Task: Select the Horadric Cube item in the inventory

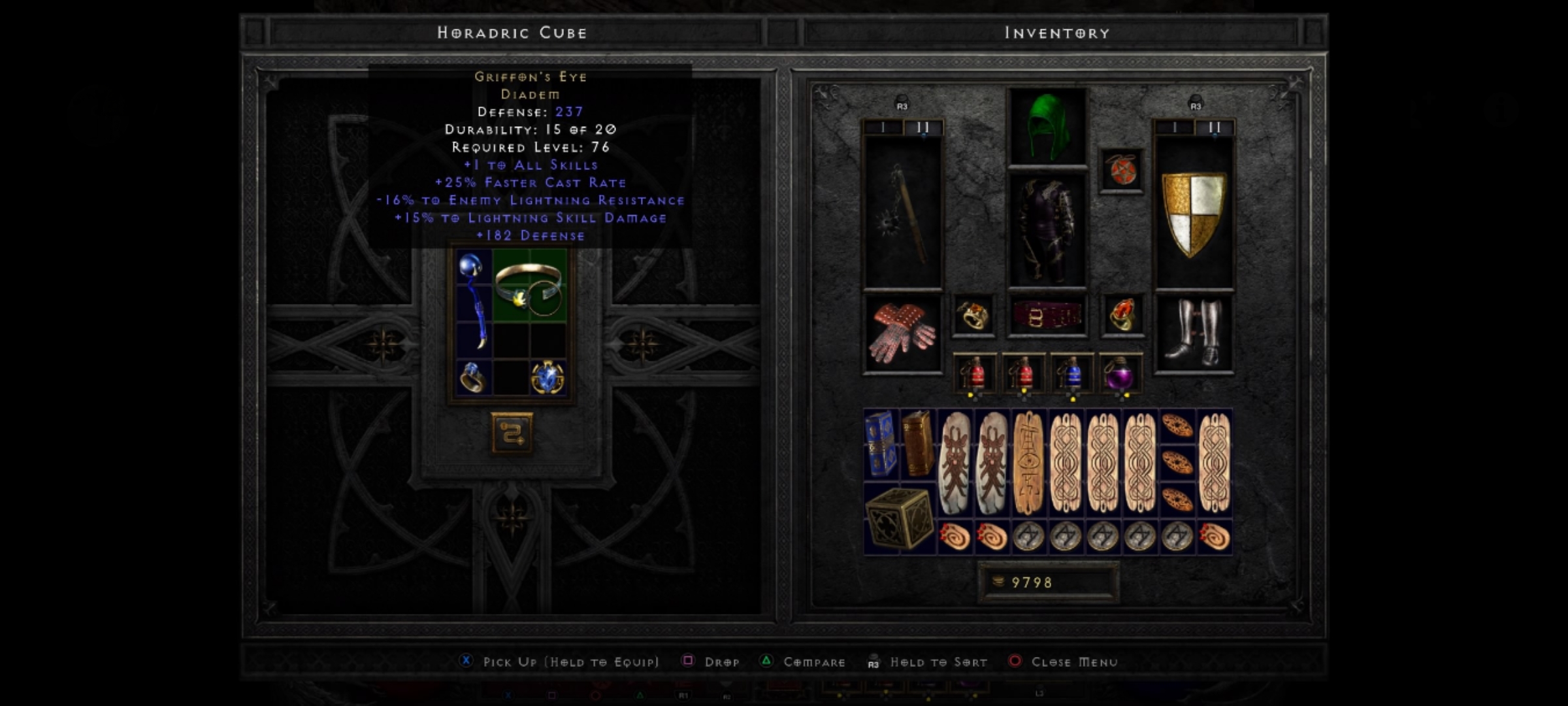Action: click(x=900, y=518)
